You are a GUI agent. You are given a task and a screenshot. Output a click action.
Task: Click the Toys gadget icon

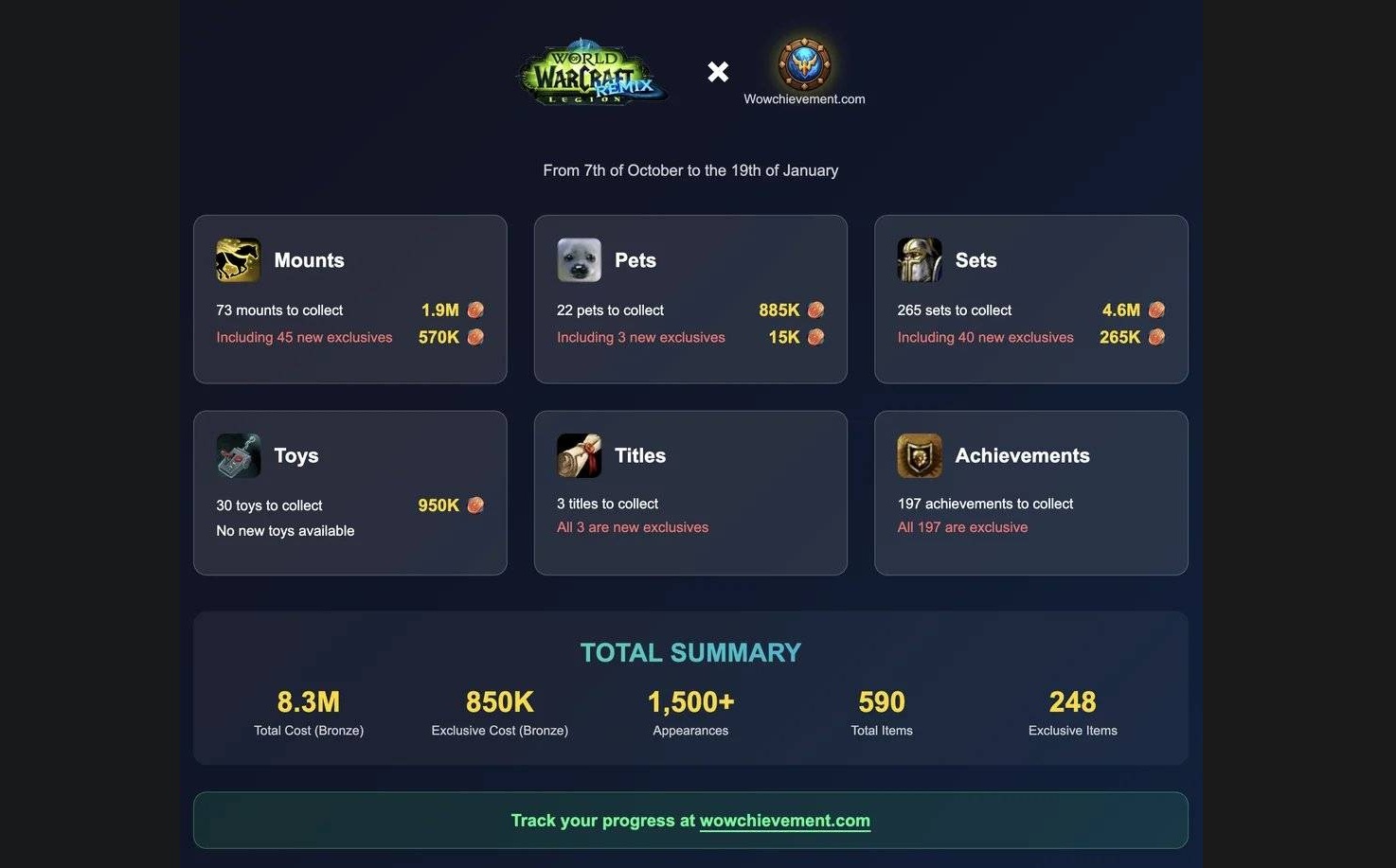[238, 455]
